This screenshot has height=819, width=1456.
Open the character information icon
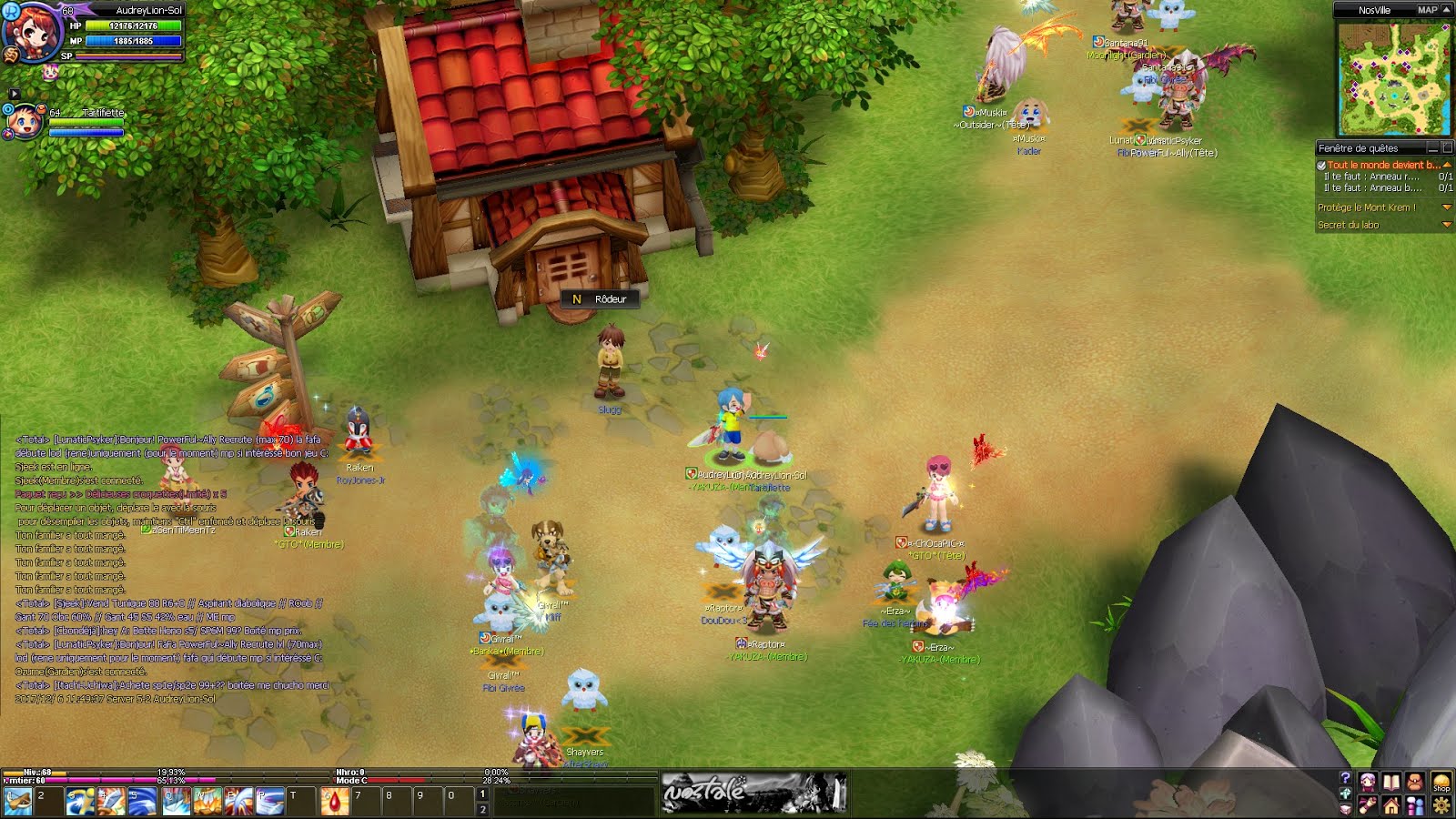(x=1368, y=782)
